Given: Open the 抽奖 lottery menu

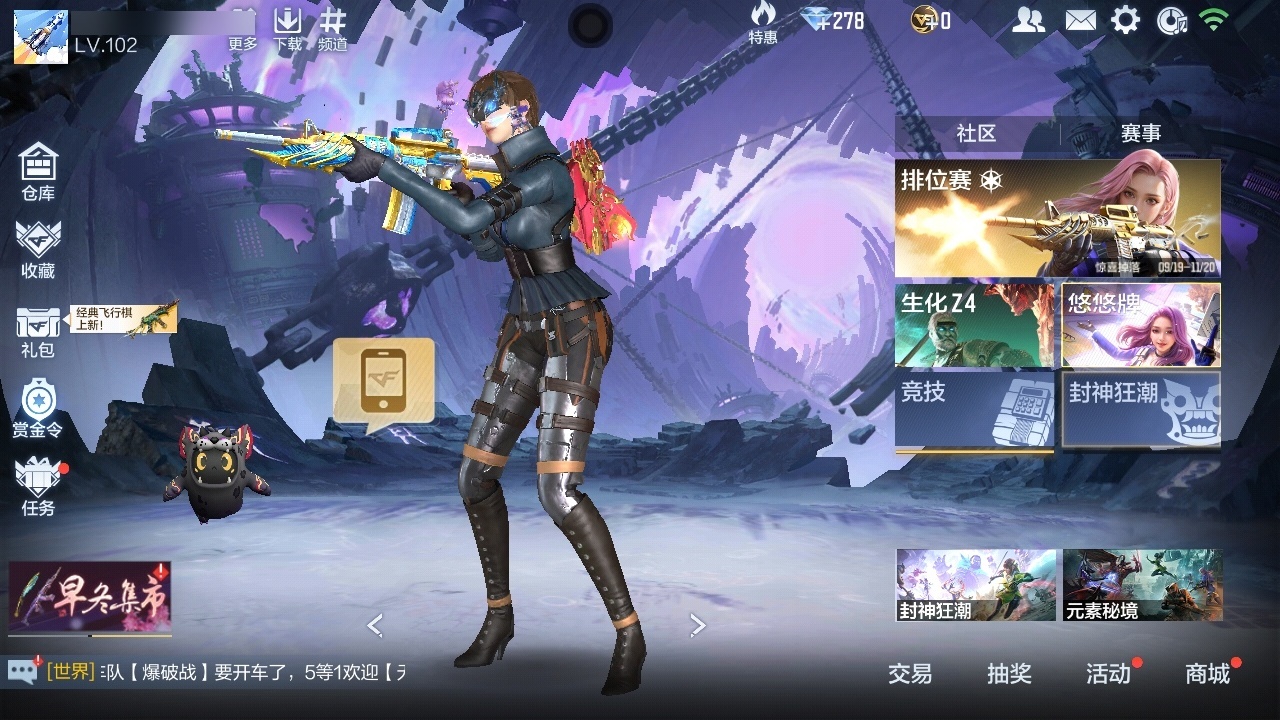Looking at the screenshot, I should click(1009, 674).
